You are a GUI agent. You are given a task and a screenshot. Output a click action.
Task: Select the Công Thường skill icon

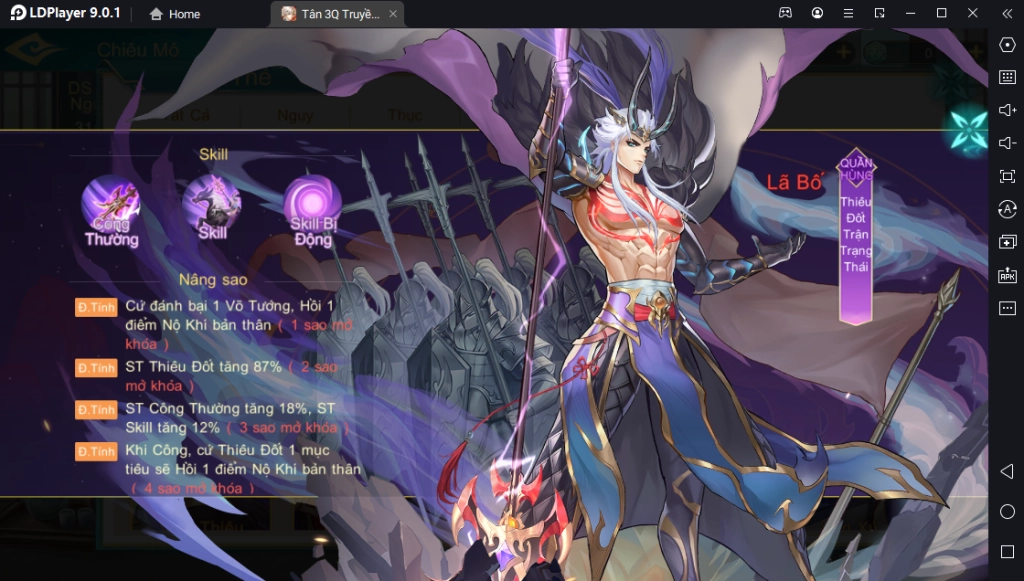click(111, 206)
